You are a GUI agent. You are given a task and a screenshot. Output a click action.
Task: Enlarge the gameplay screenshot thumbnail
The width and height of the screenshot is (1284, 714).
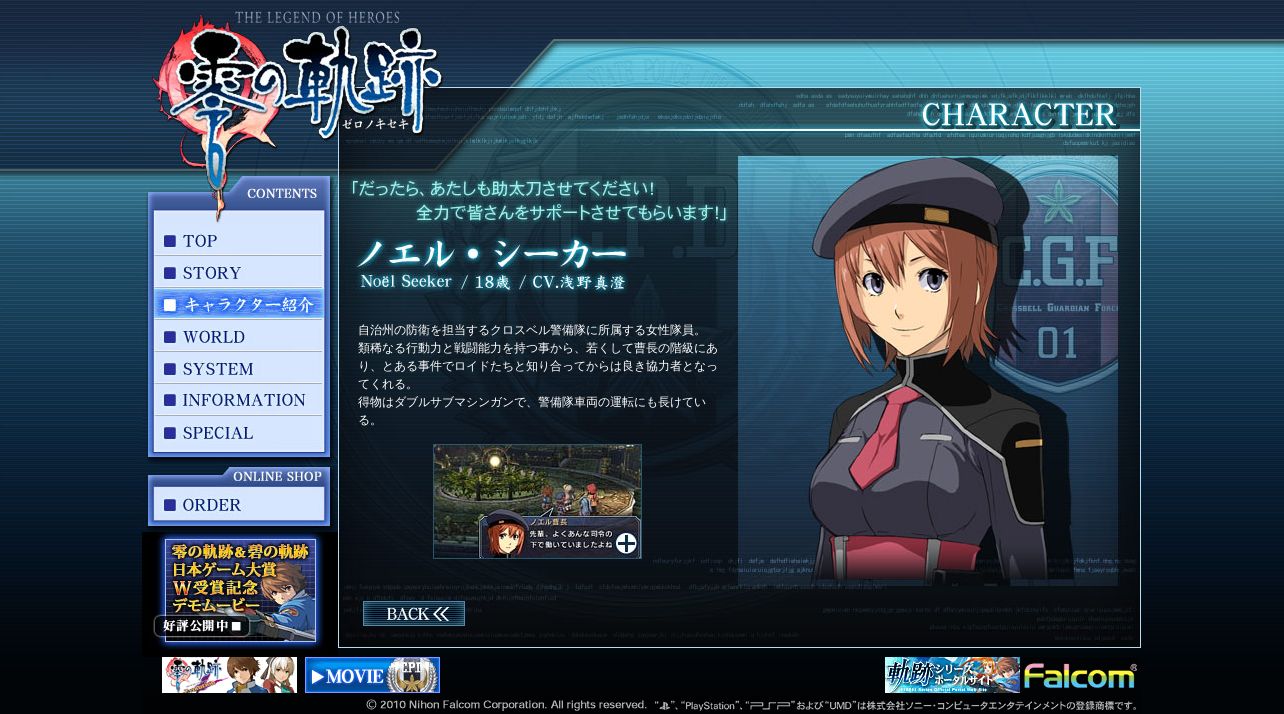tap(537, 501)
